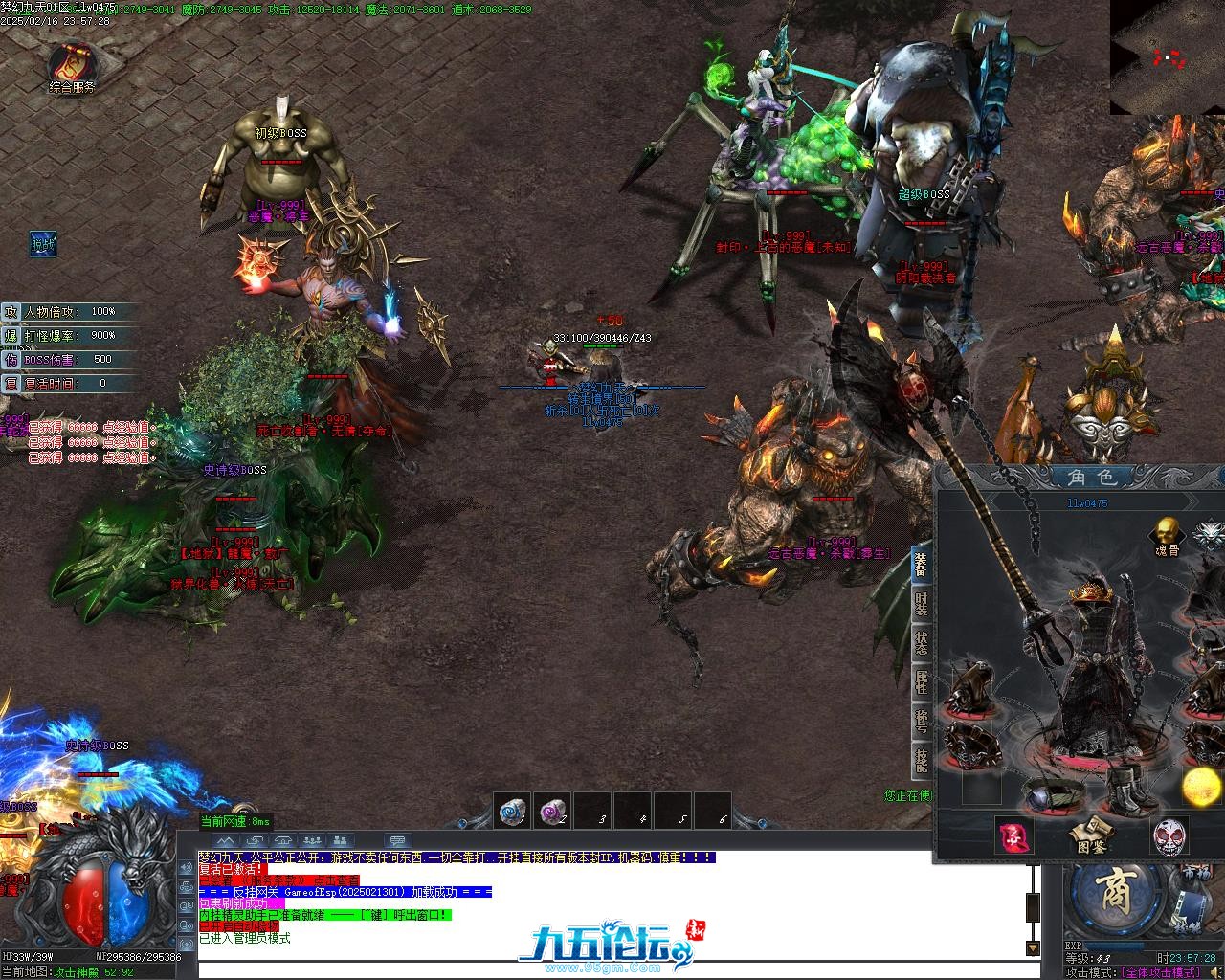Click the 脱战 leave-combat button
This screenshot has width=1225, height=980.
coord(42,244)
